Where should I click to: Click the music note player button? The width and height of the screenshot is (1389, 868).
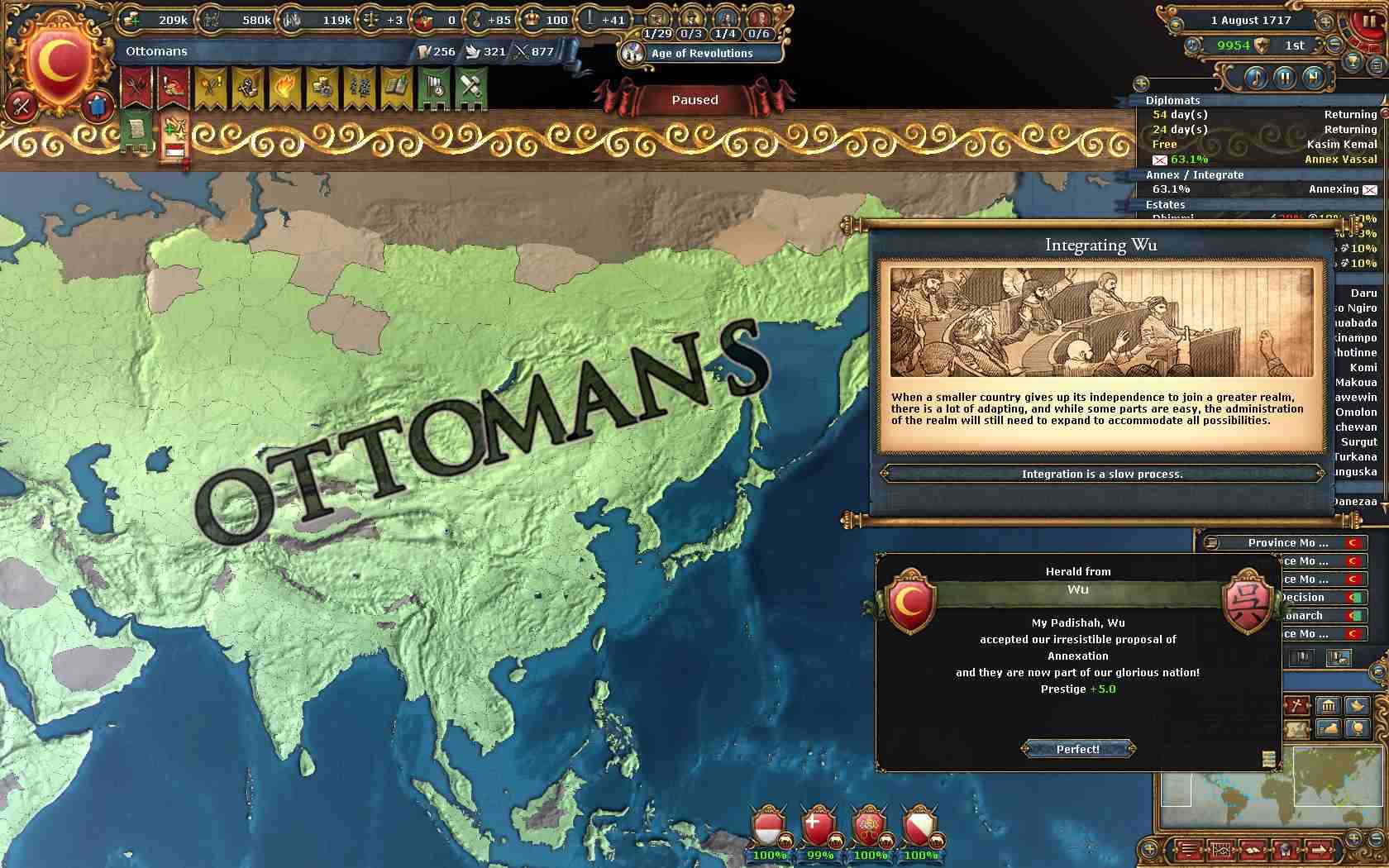(x=1254, y=79)
